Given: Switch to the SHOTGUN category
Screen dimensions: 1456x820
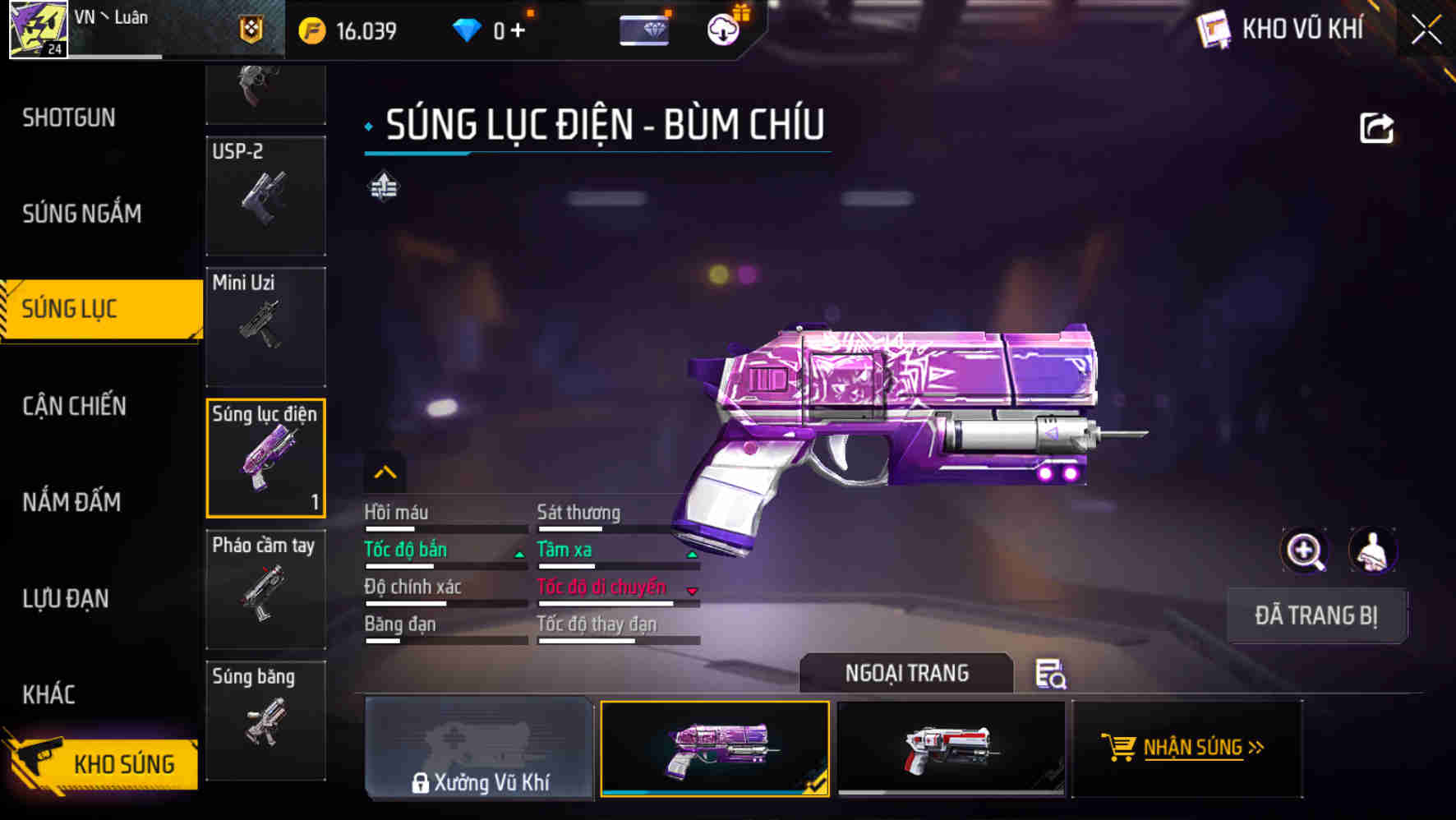Looking at the screenshot, I should coord(69,118).
